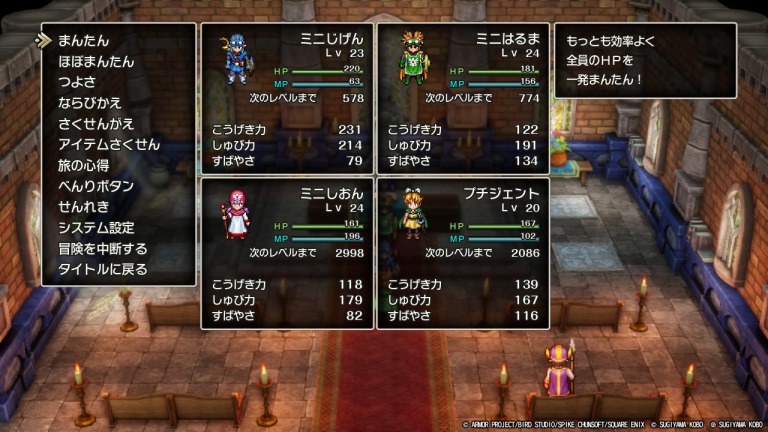Viewport: 768px width, 432px height.
Task: Open the つよさ status entry
Action: (78, 83)
